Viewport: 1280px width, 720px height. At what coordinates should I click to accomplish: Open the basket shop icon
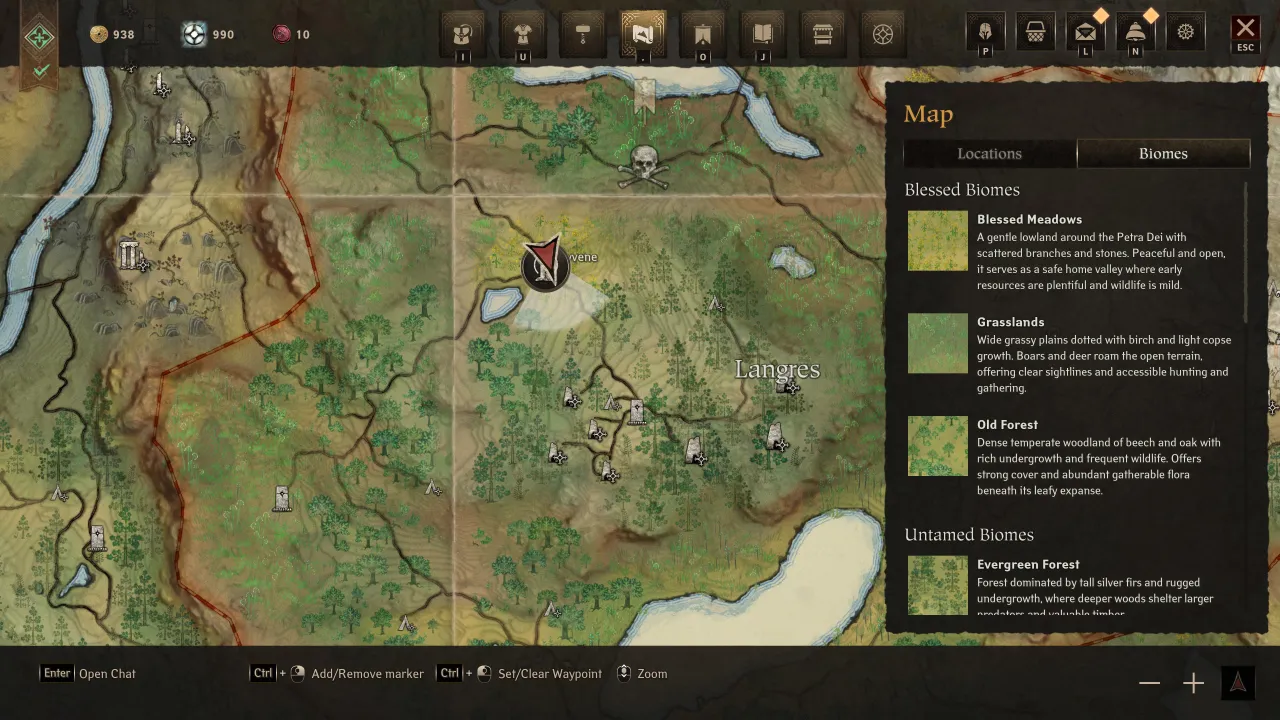[x=1035, y=33]
